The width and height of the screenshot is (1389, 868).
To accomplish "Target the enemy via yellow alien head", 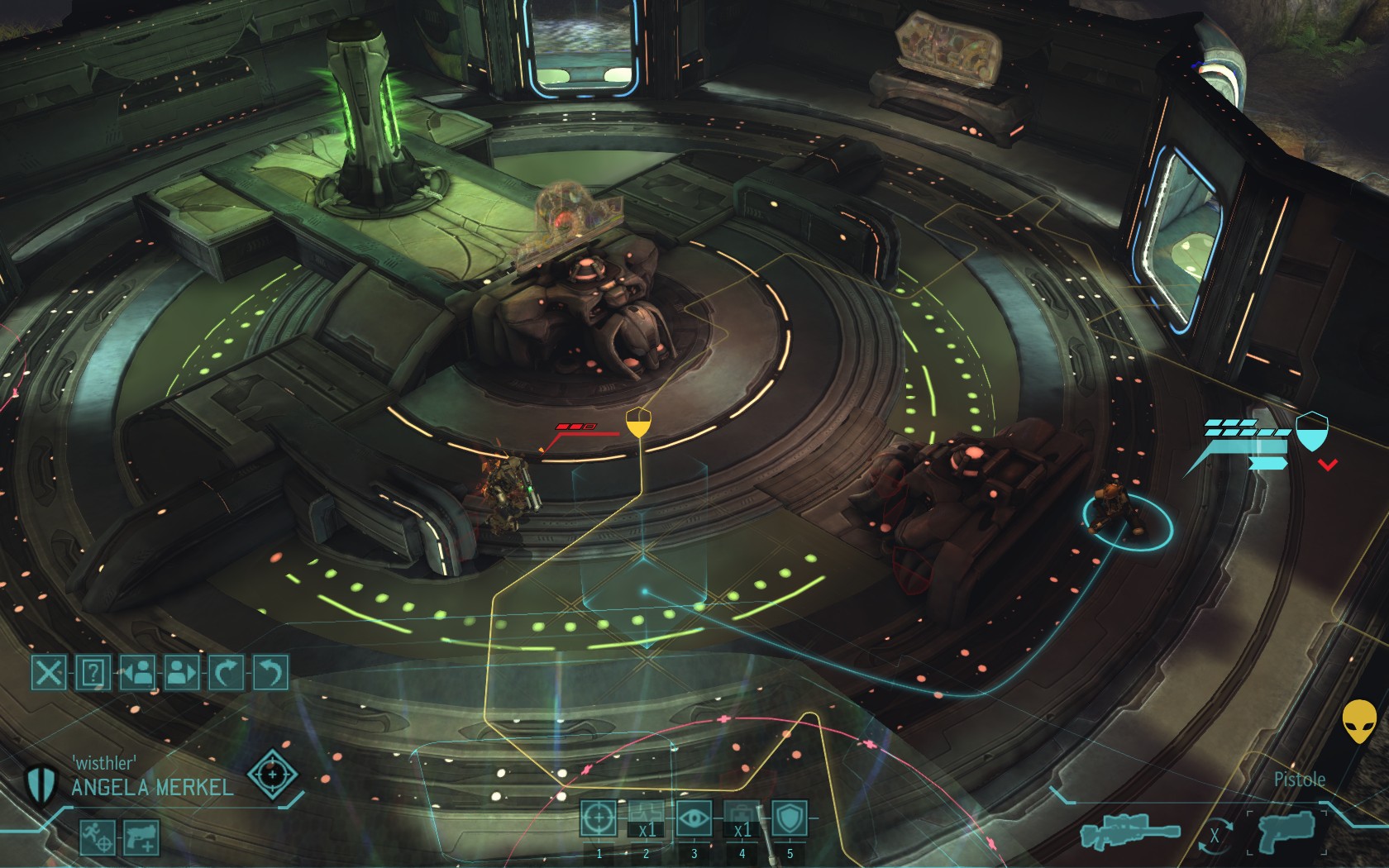I will (1359, 721).
